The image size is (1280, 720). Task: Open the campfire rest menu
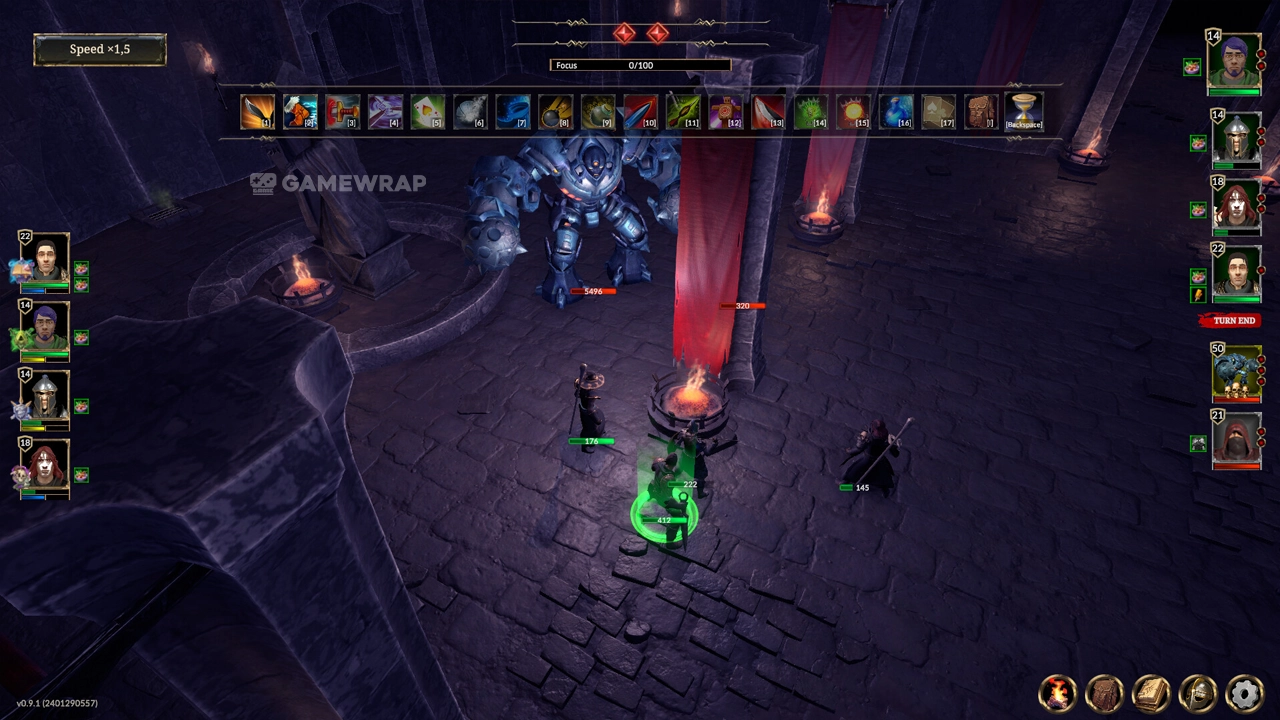coord(1057,692)
